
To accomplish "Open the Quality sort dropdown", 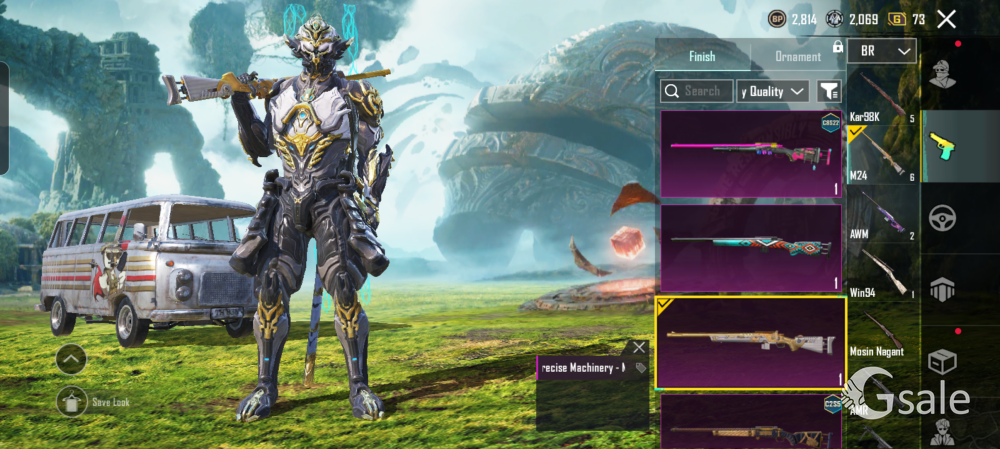I will click(x=773, y=91).
